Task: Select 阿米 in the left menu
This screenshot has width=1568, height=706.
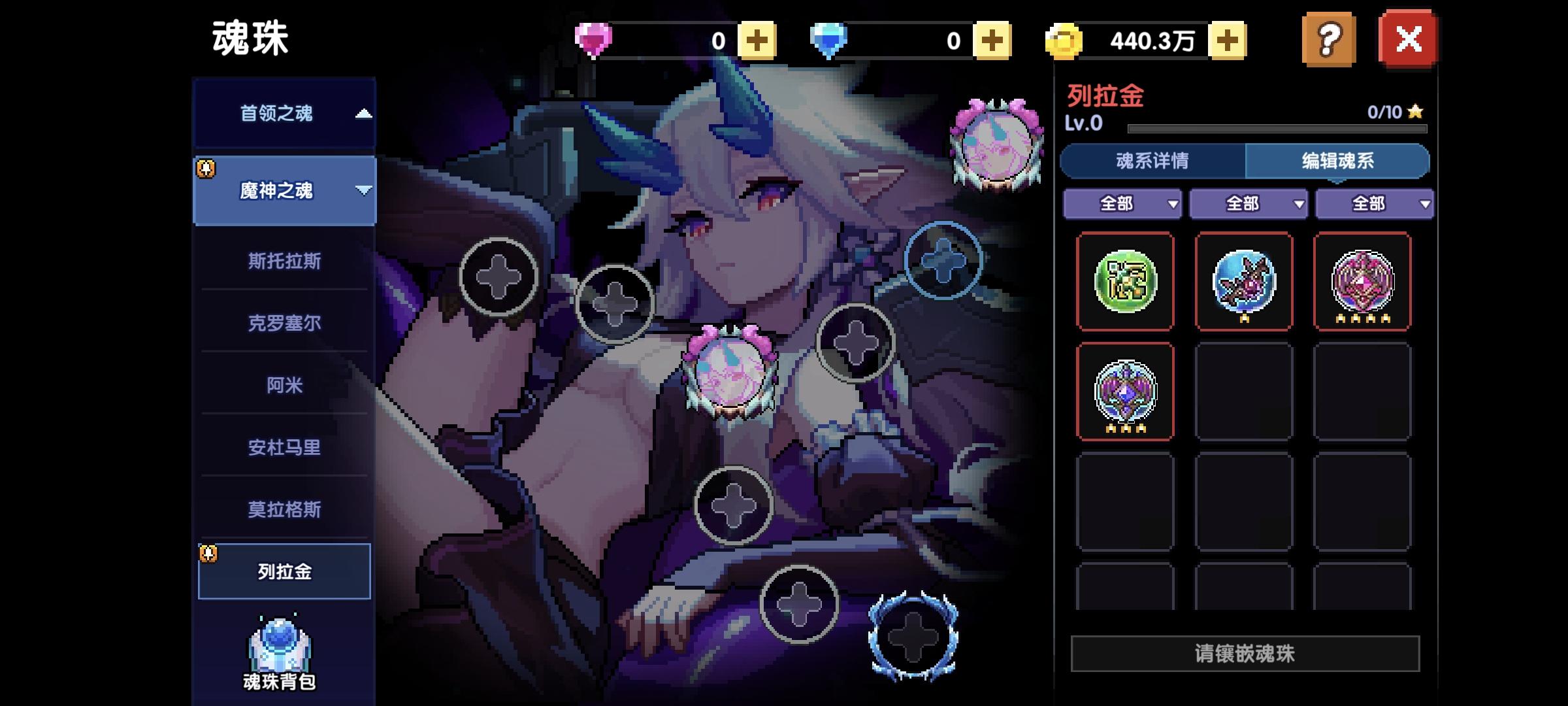Action: [284, 386]
